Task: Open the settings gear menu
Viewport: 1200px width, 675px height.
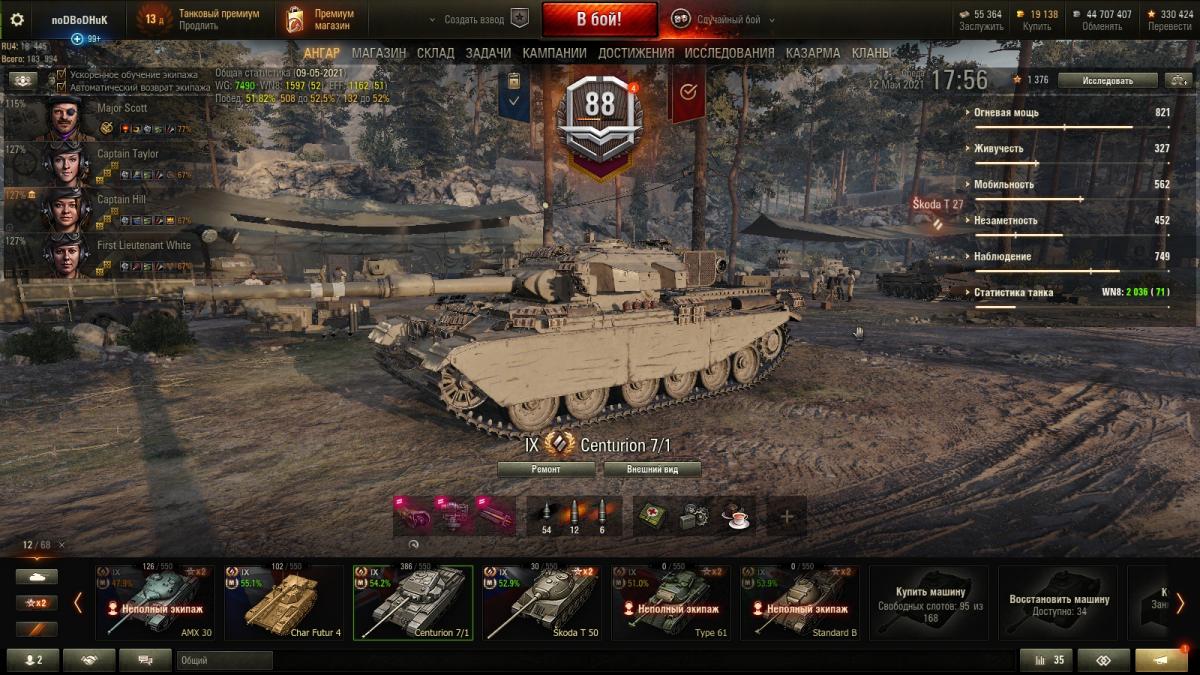Action: (16, 19)
